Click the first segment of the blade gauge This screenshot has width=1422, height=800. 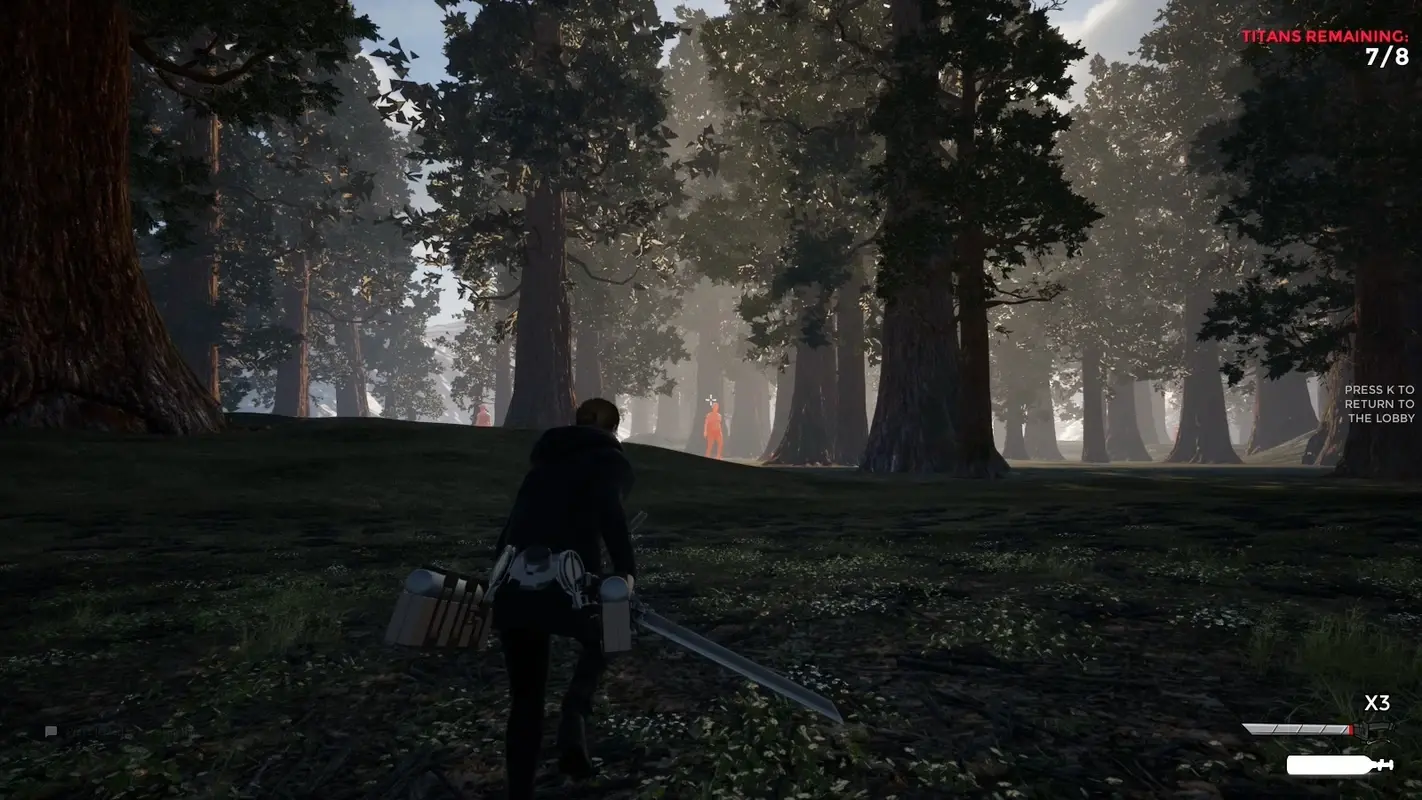click(x=1258, y=727)
